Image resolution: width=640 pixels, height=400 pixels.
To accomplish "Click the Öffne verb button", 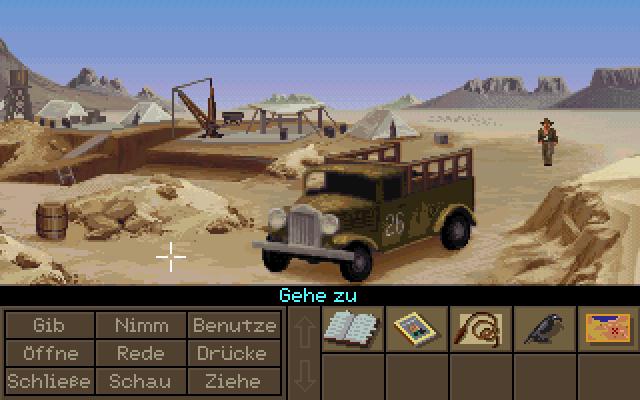I will [48, 353].
